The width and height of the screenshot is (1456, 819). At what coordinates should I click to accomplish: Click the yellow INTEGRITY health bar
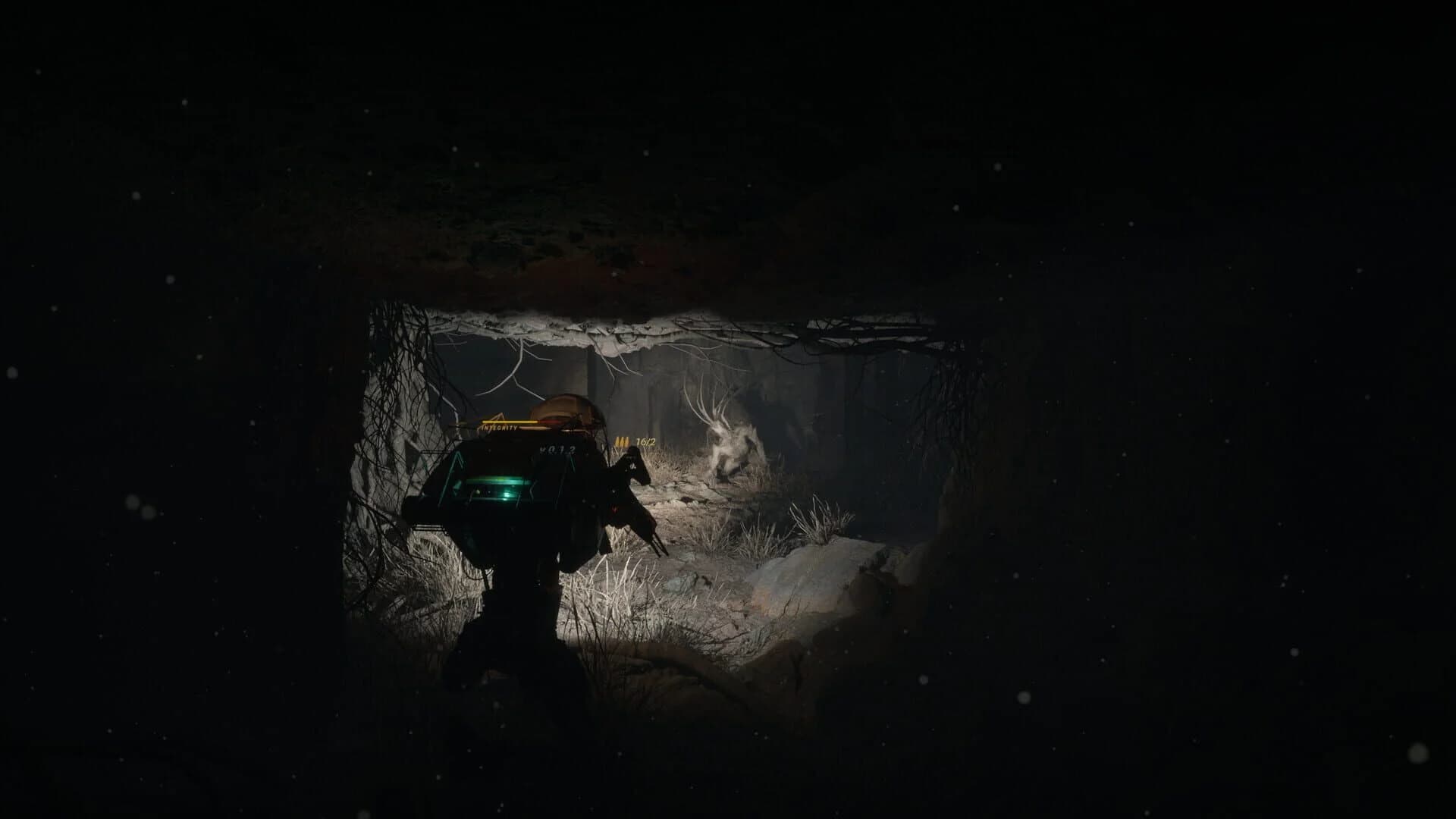point(508,422)
